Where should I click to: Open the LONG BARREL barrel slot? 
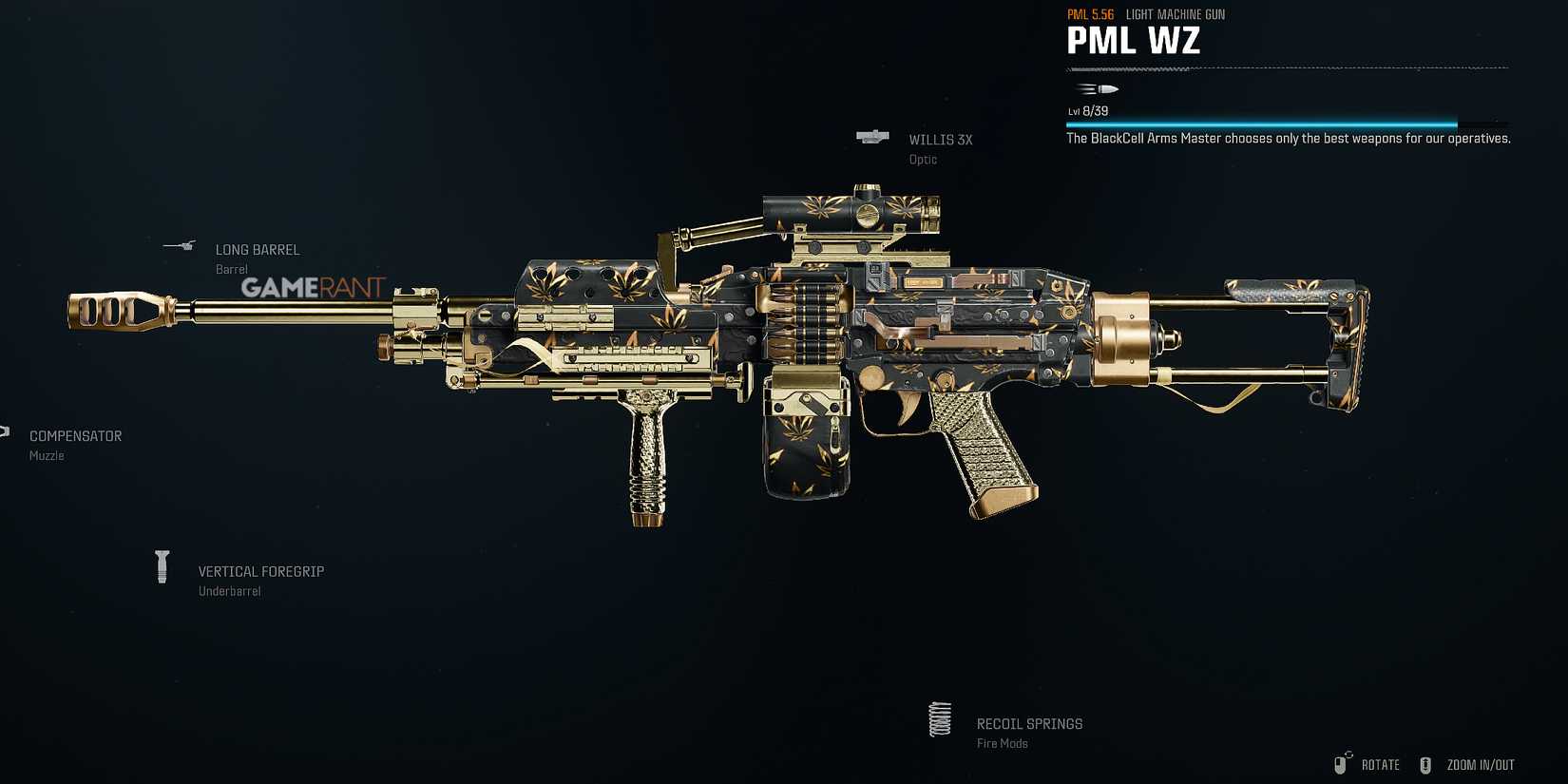(258, 249)
